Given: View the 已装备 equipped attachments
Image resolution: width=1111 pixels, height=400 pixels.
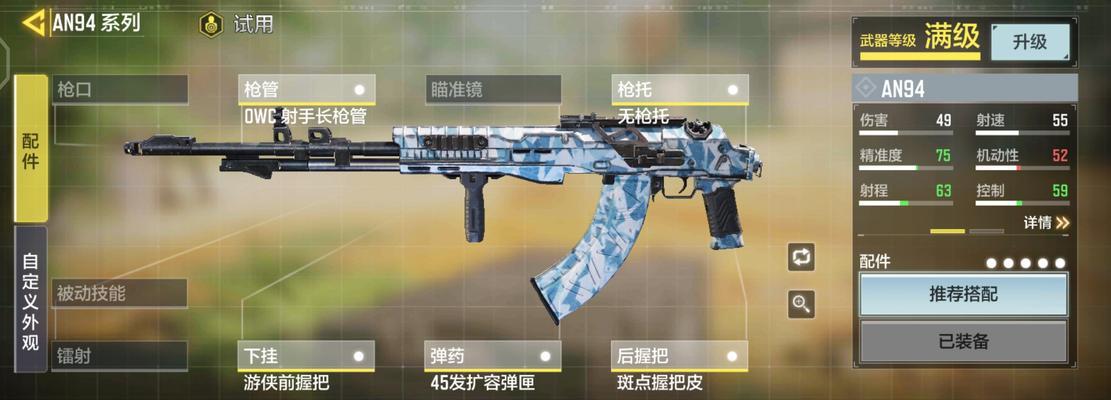Looking at the screenshot, I should 963,341.
